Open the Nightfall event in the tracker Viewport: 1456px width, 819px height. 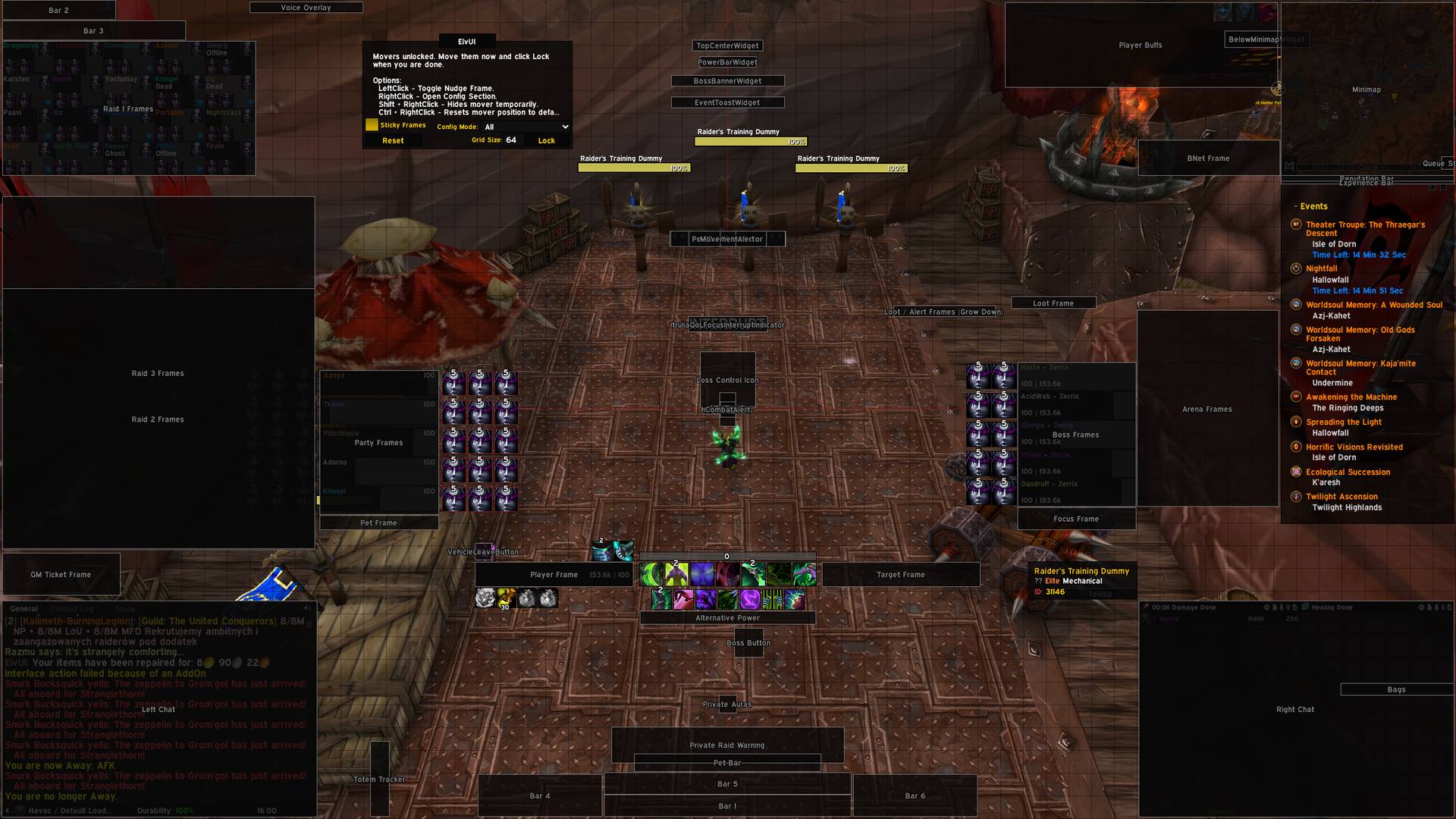(x=1321, y=268)
